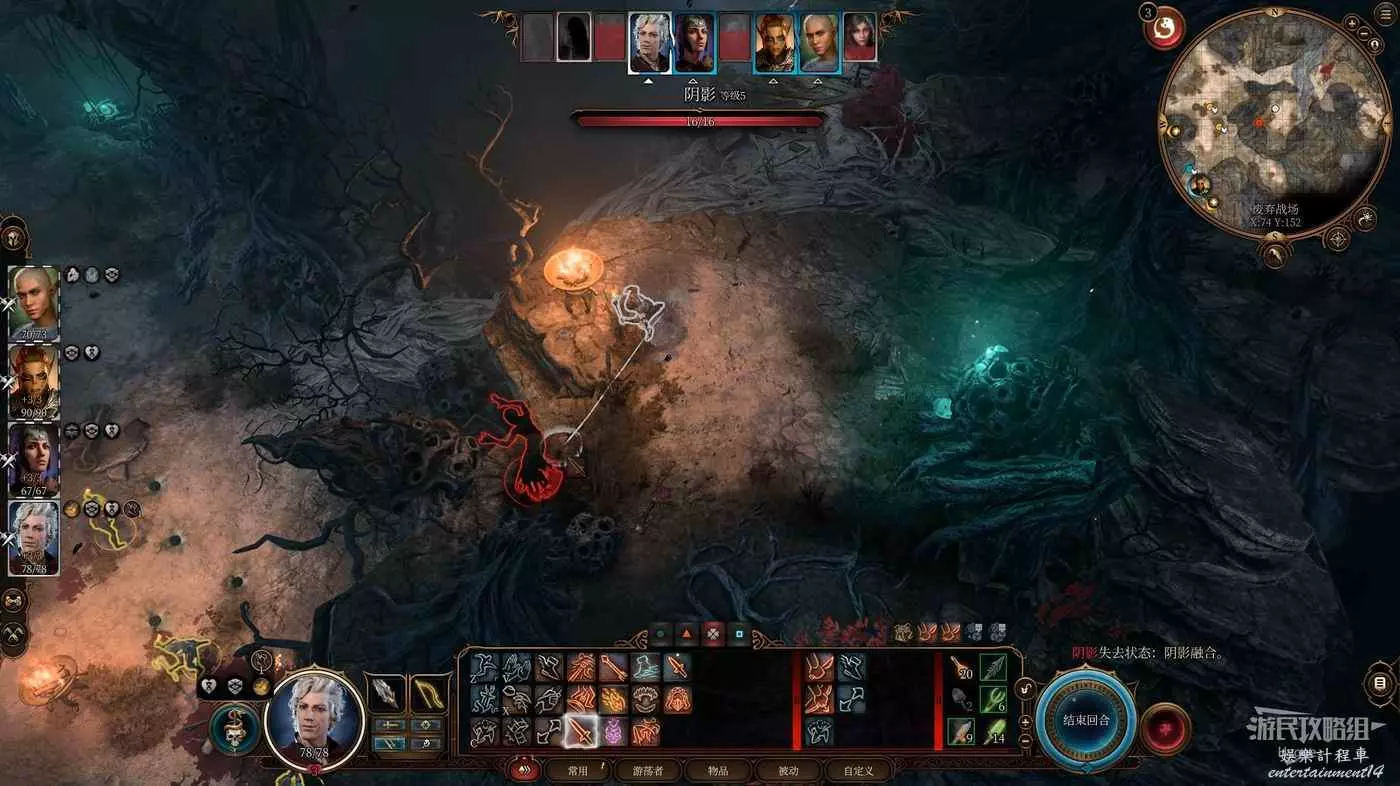Switch to the 自定义 custom tab

[x=858, y=770]
